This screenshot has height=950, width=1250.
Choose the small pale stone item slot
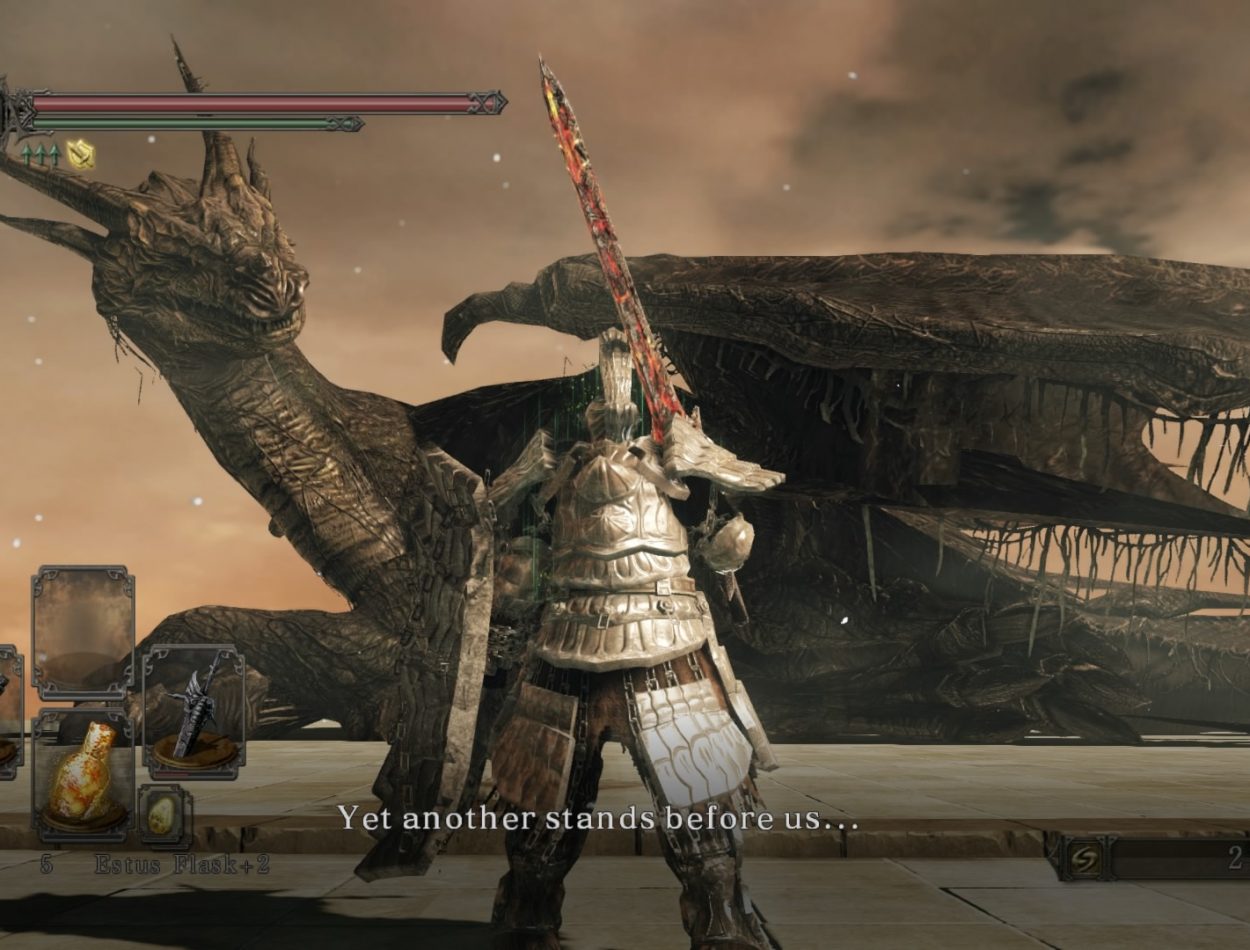(x=163, y=815)
